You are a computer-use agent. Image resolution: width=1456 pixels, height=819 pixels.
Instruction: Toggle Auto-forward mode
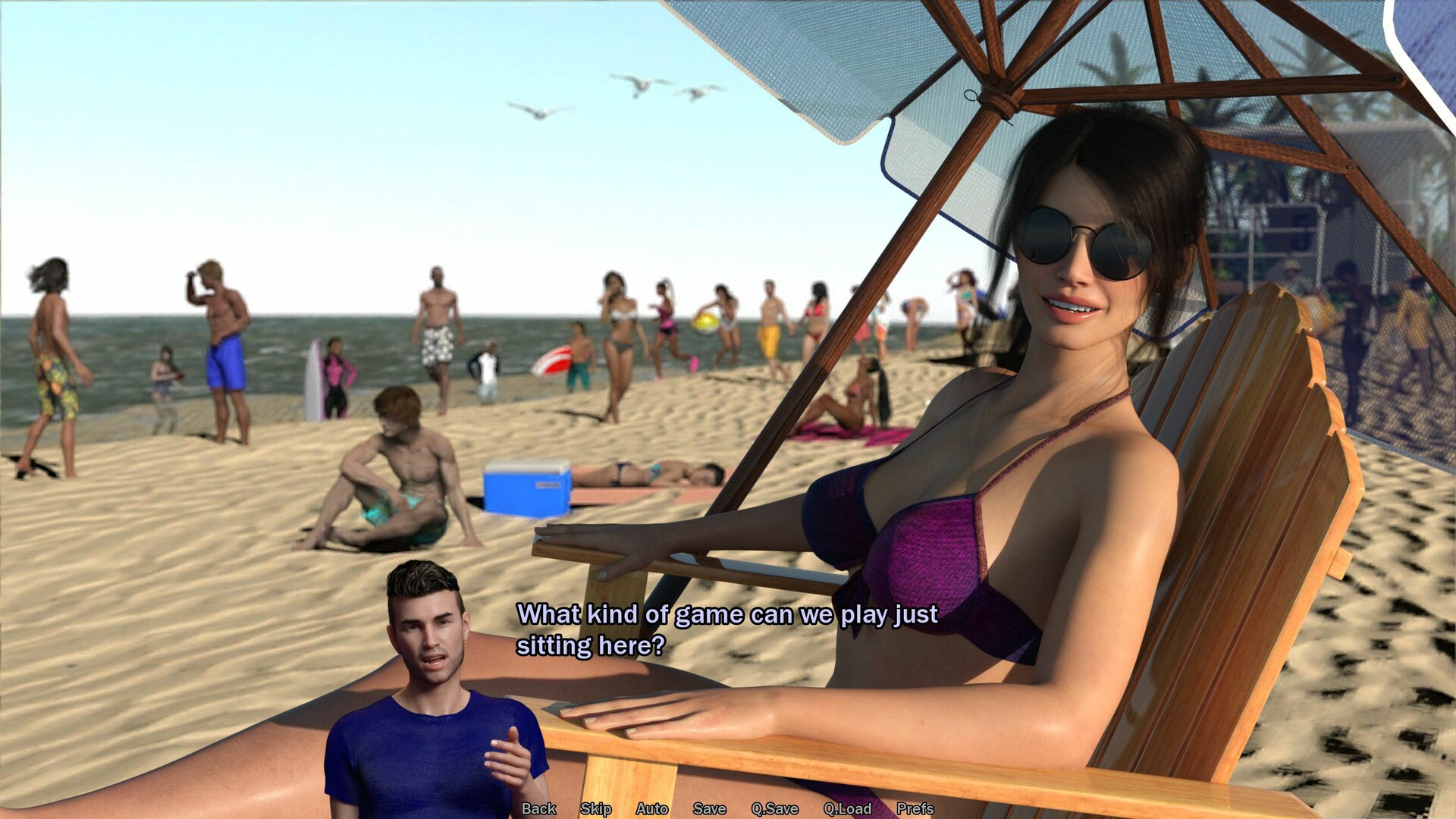pyautogui.click(x=651, y=809)
